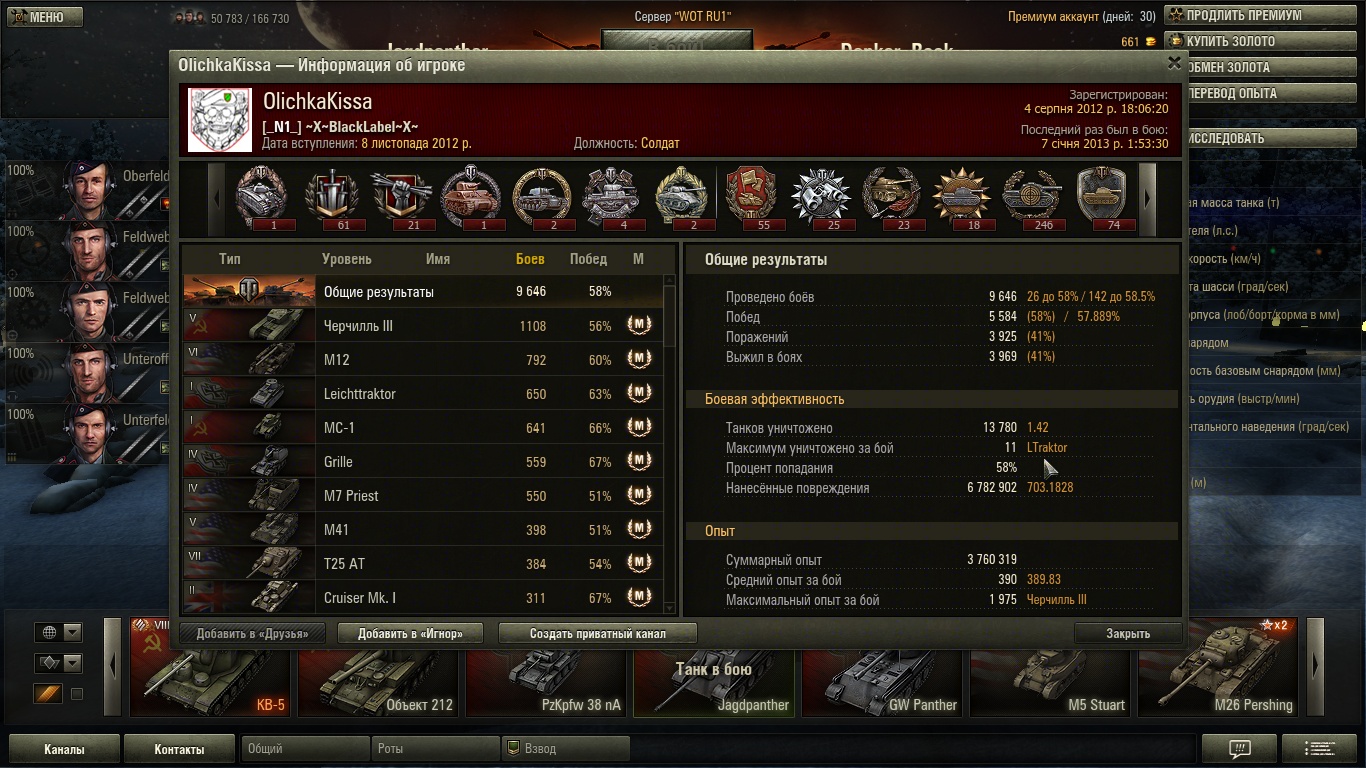Click Создать приватный канал
Viewport: 1366px width, 768px height.
(x=597, y=633)
